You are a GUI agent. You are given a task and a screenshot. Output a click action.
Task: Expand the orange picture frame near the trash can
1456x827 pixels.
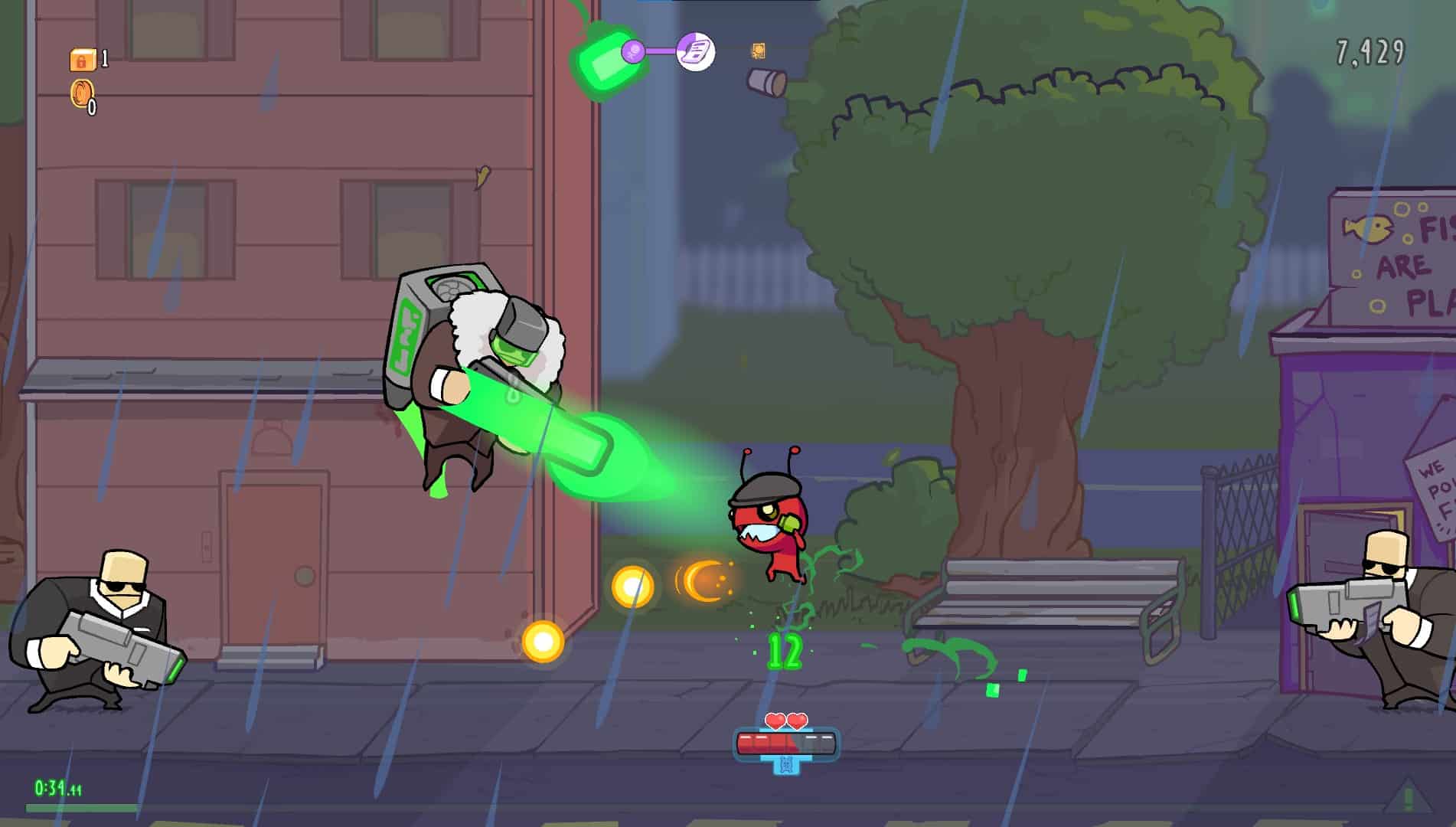pos(758,51)
